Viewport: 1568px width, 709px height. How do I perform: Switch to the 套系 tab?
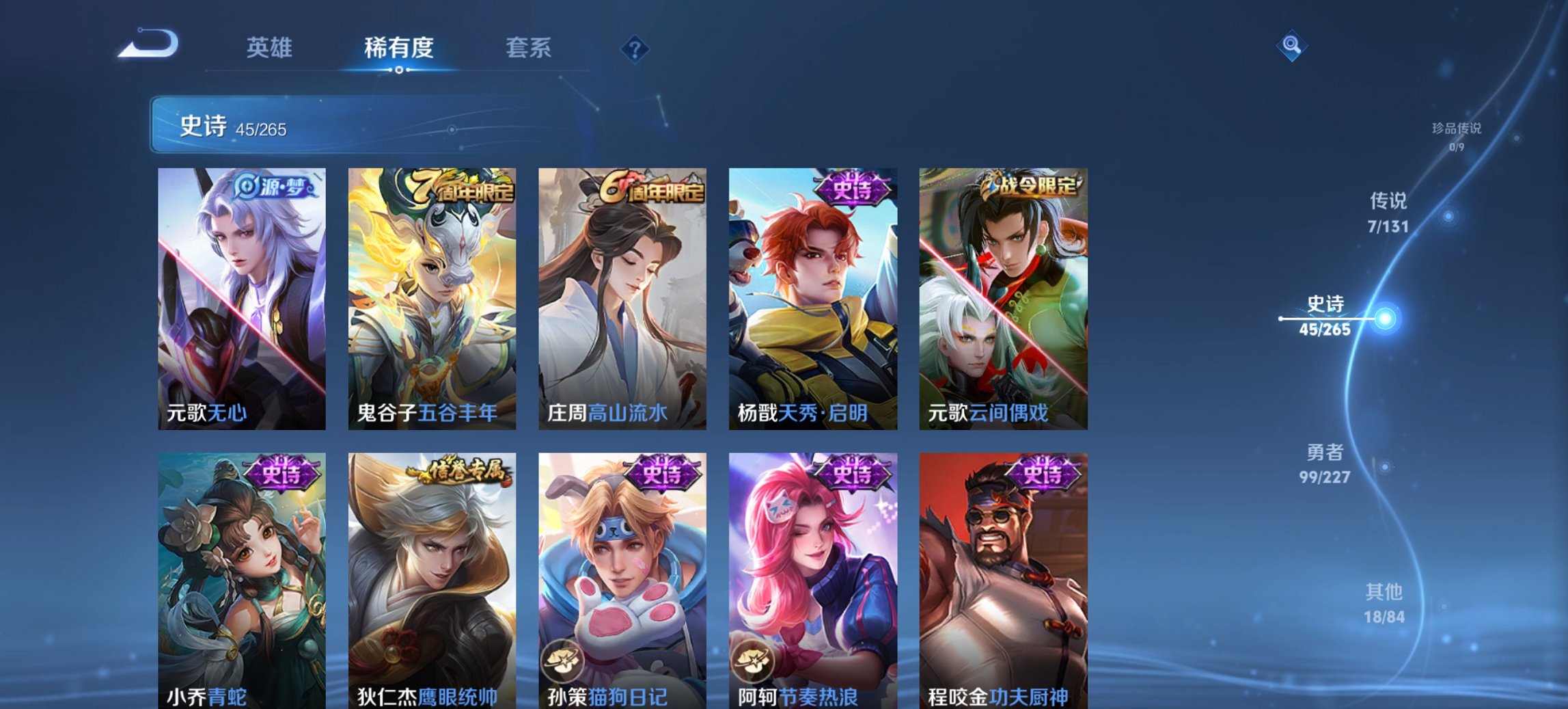(x=528, y=48)
